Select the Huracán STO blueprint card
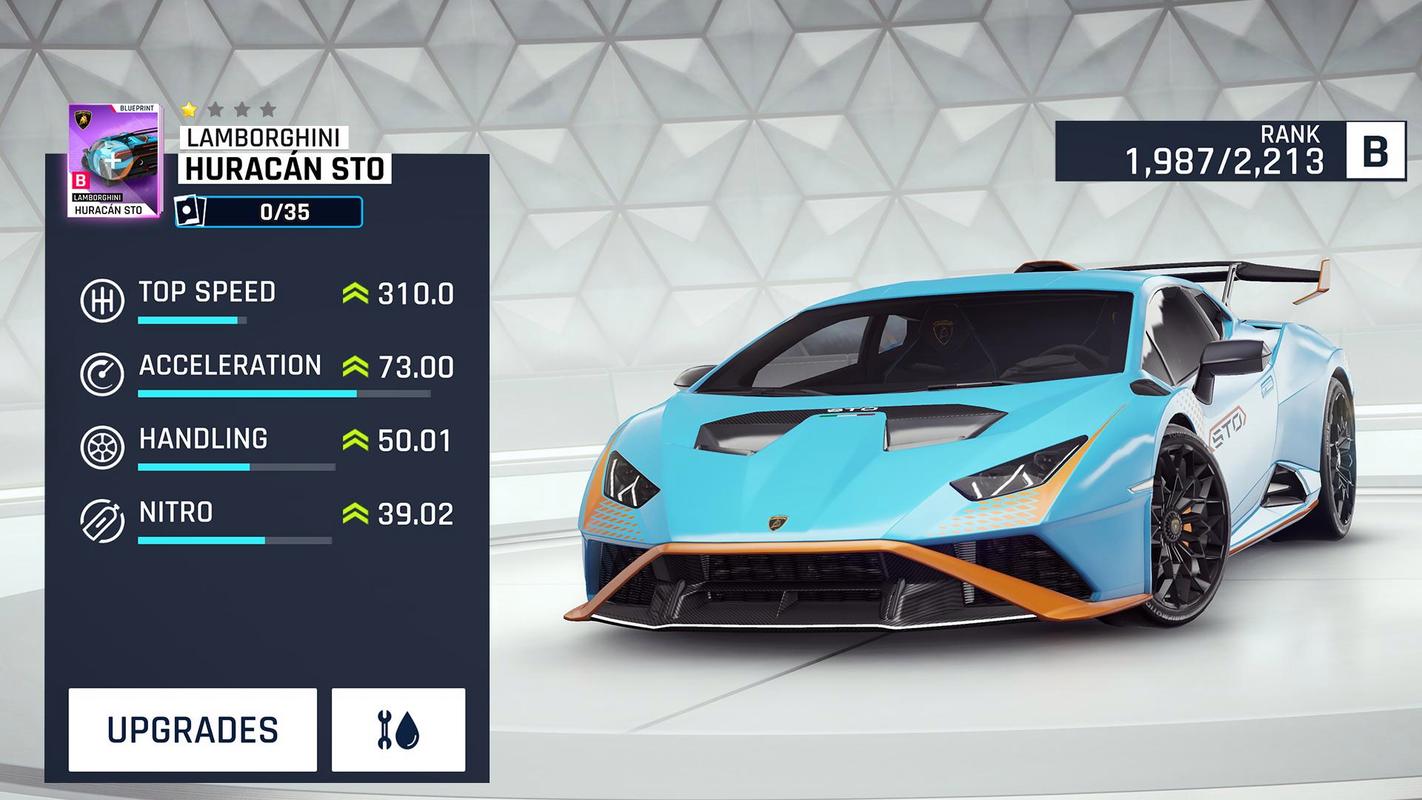Image resolution: width=1422 pixels, height=800 pixels. pos(113,160)
